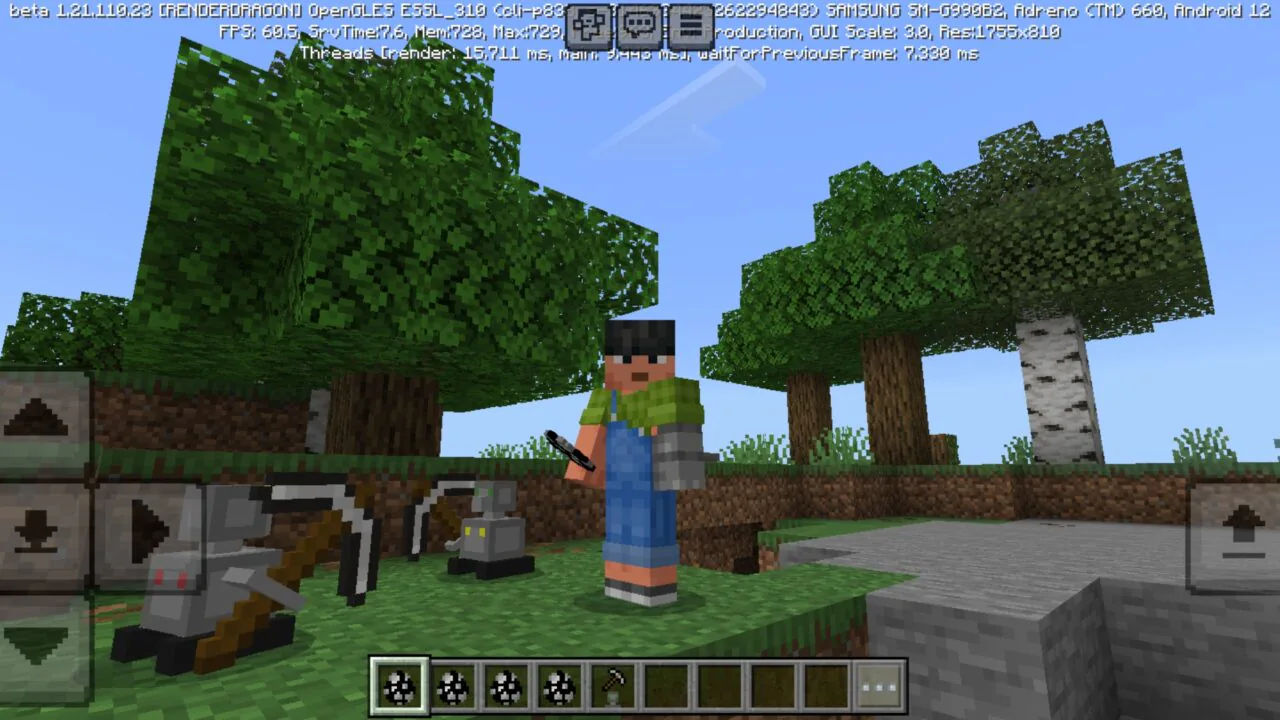Image resolution: width=1280 pixels, height=720 pixels.
Task: Select the spawn egg in the fourth hotbar slot
Action: tap(561, 684)
